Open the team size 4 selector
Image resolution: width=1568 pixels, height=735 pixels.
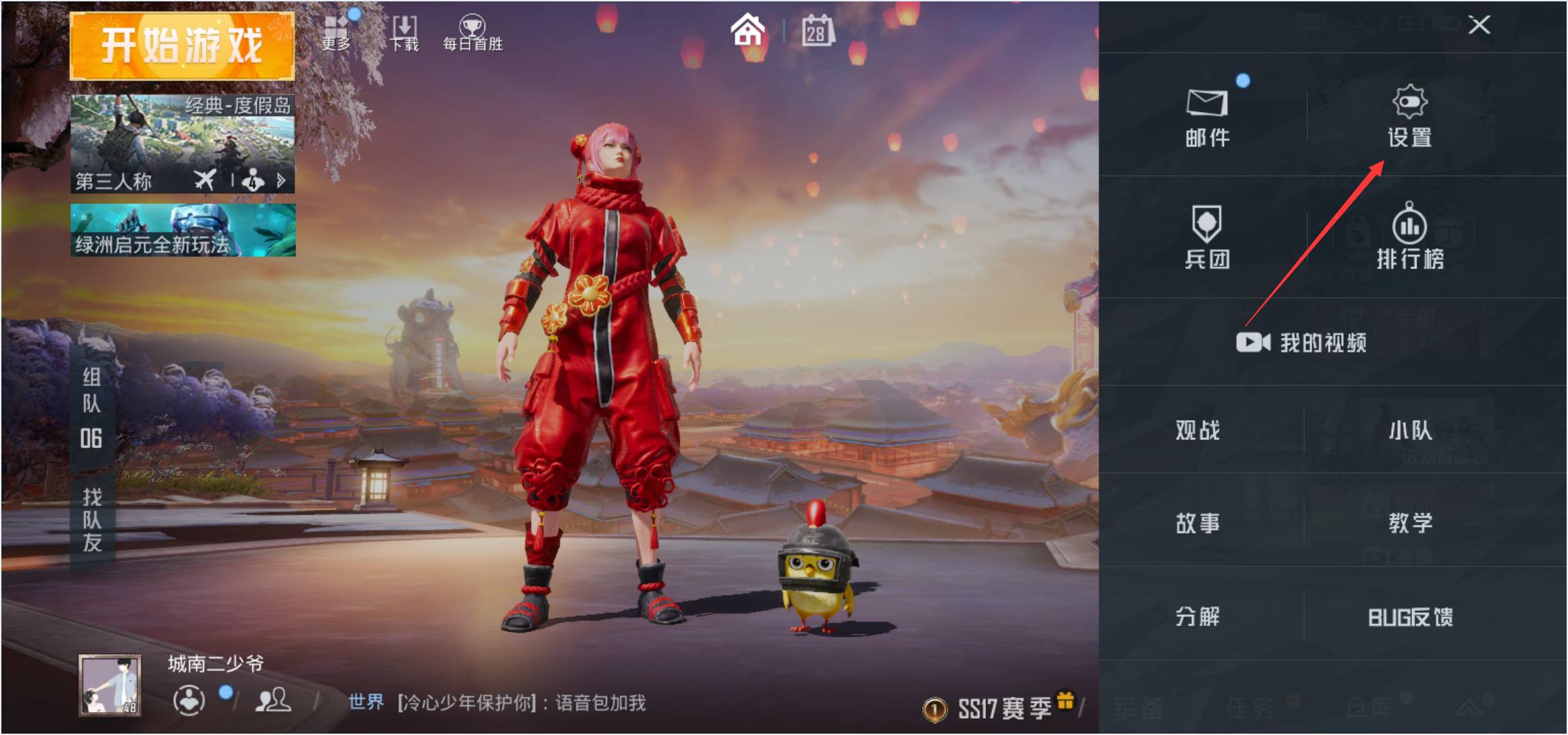click(x=251, y=180)
